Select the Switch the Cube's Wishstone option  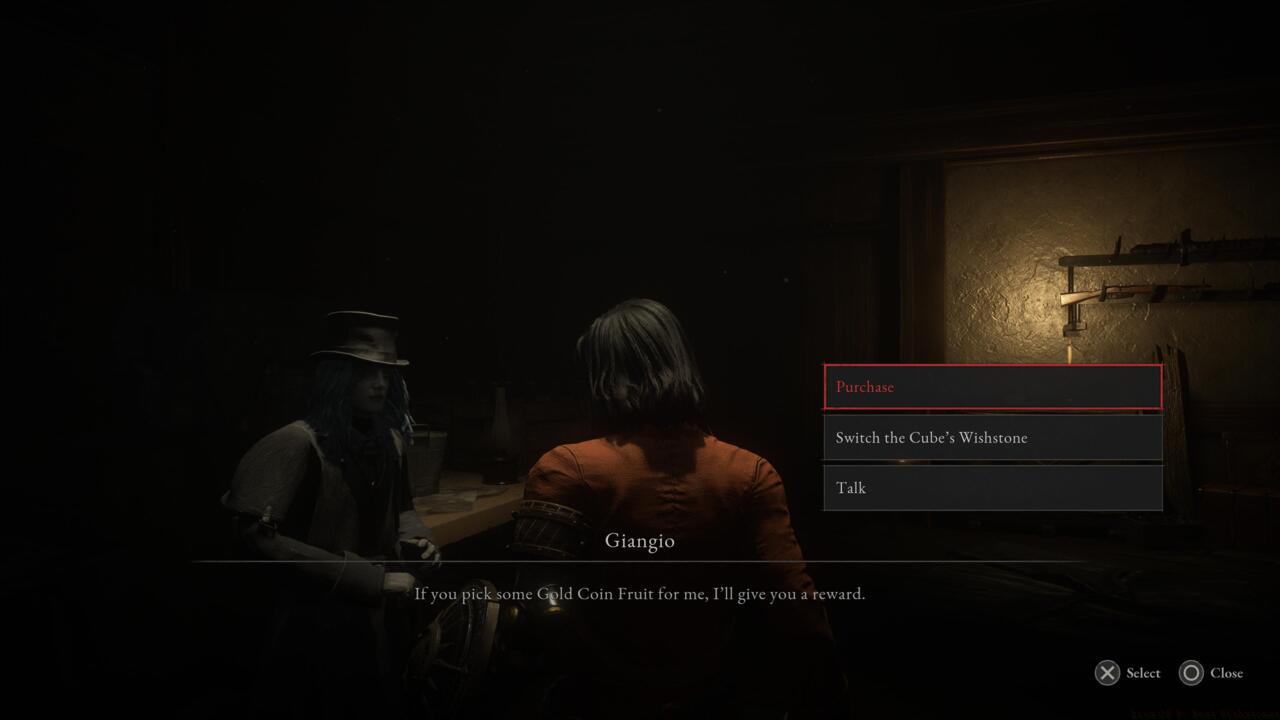tap(990, 437)
